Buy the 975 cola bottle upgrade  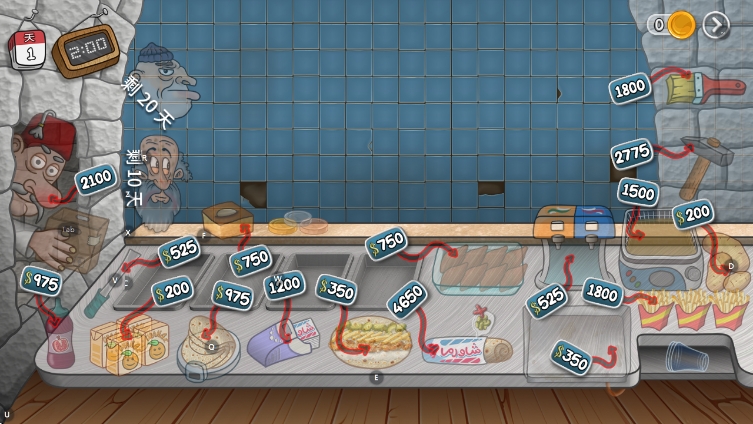(41, 281)
